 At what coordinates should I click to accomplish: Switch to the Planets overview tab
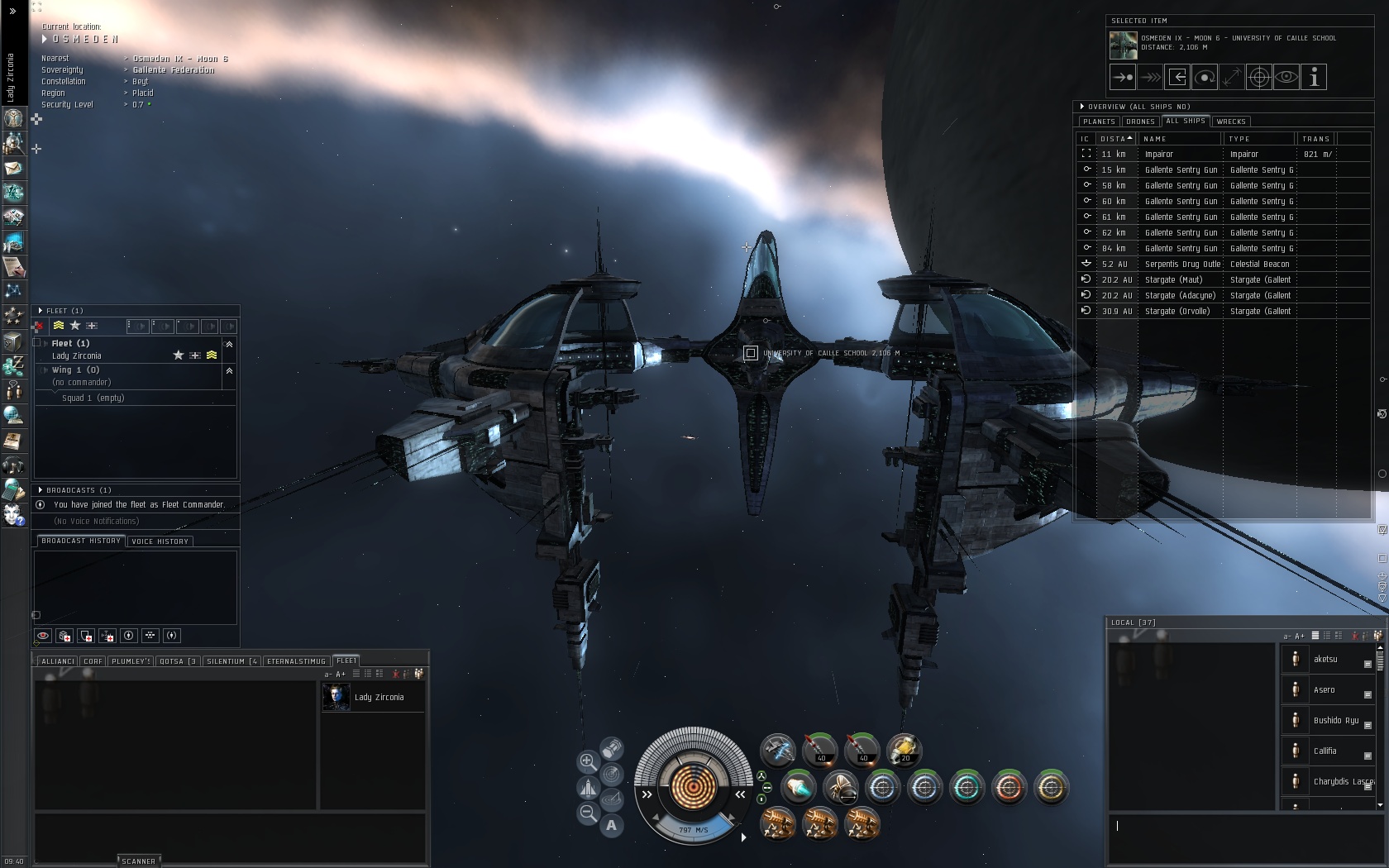tap(1099, 122)
